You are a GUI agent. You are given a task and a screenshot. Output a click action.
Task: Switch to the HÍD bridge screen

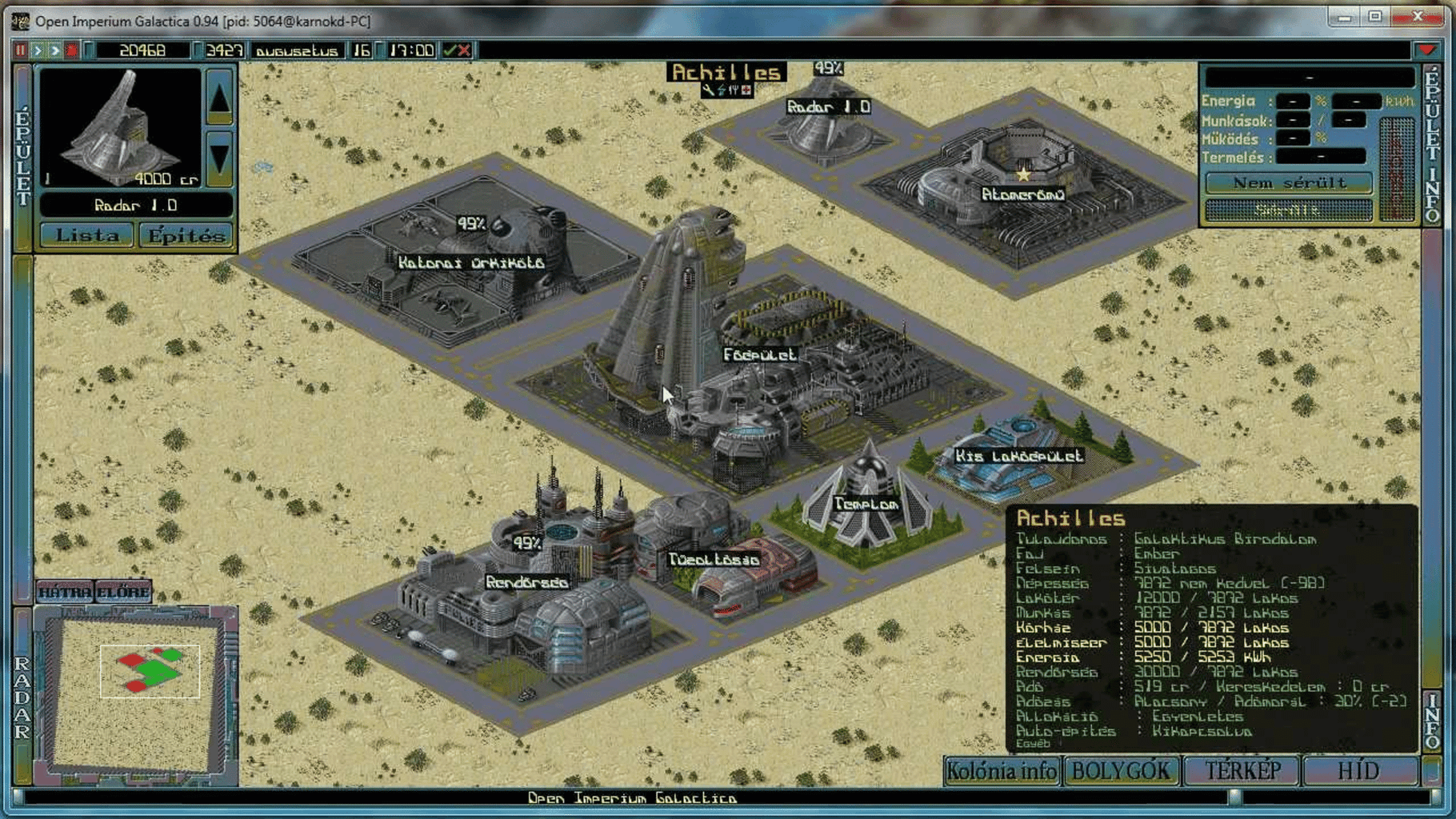pyautogui.click(x=1358, y=771)
